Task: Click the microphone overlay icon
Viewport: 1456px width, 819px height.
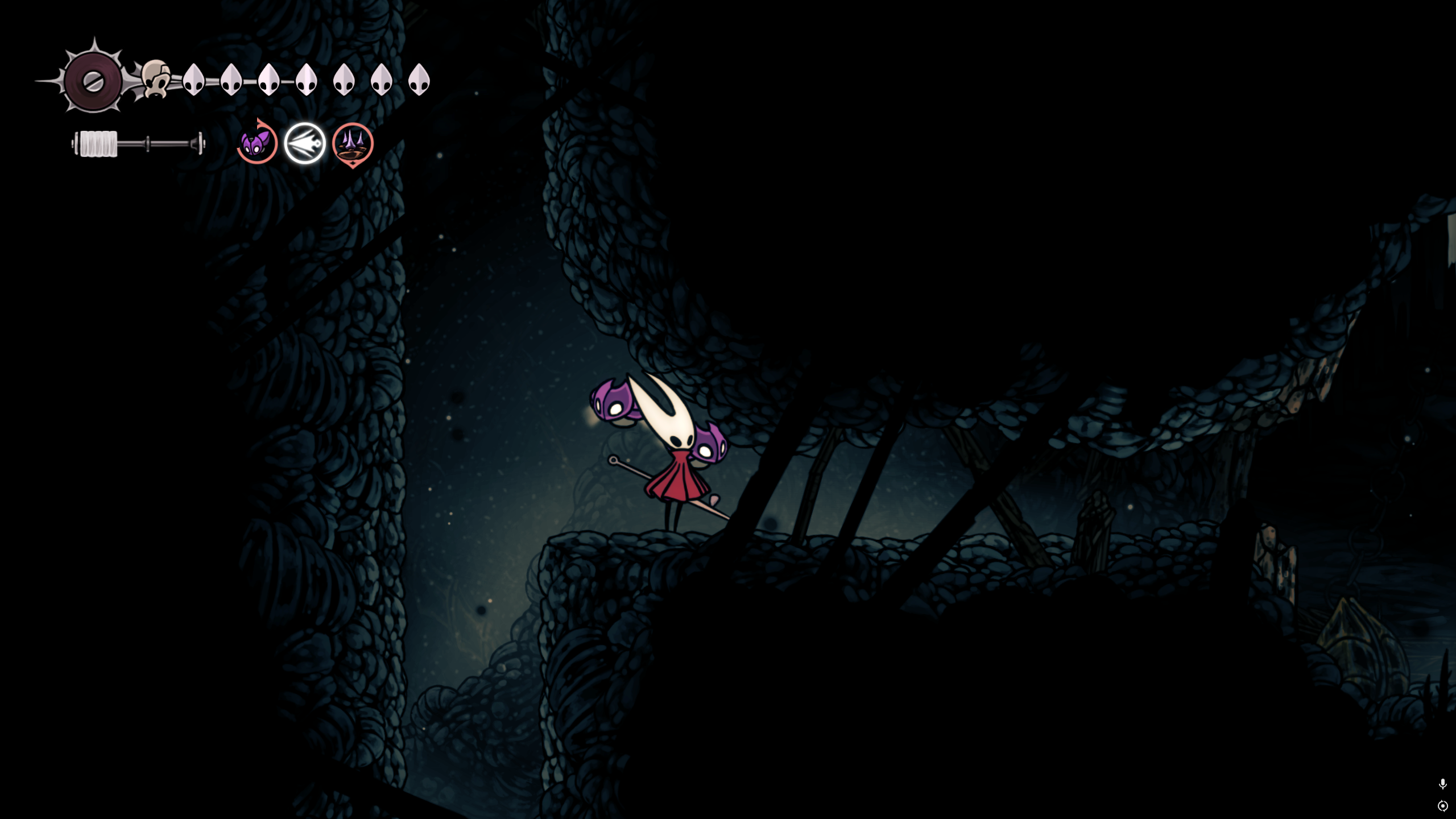Action: [1442, 784]
